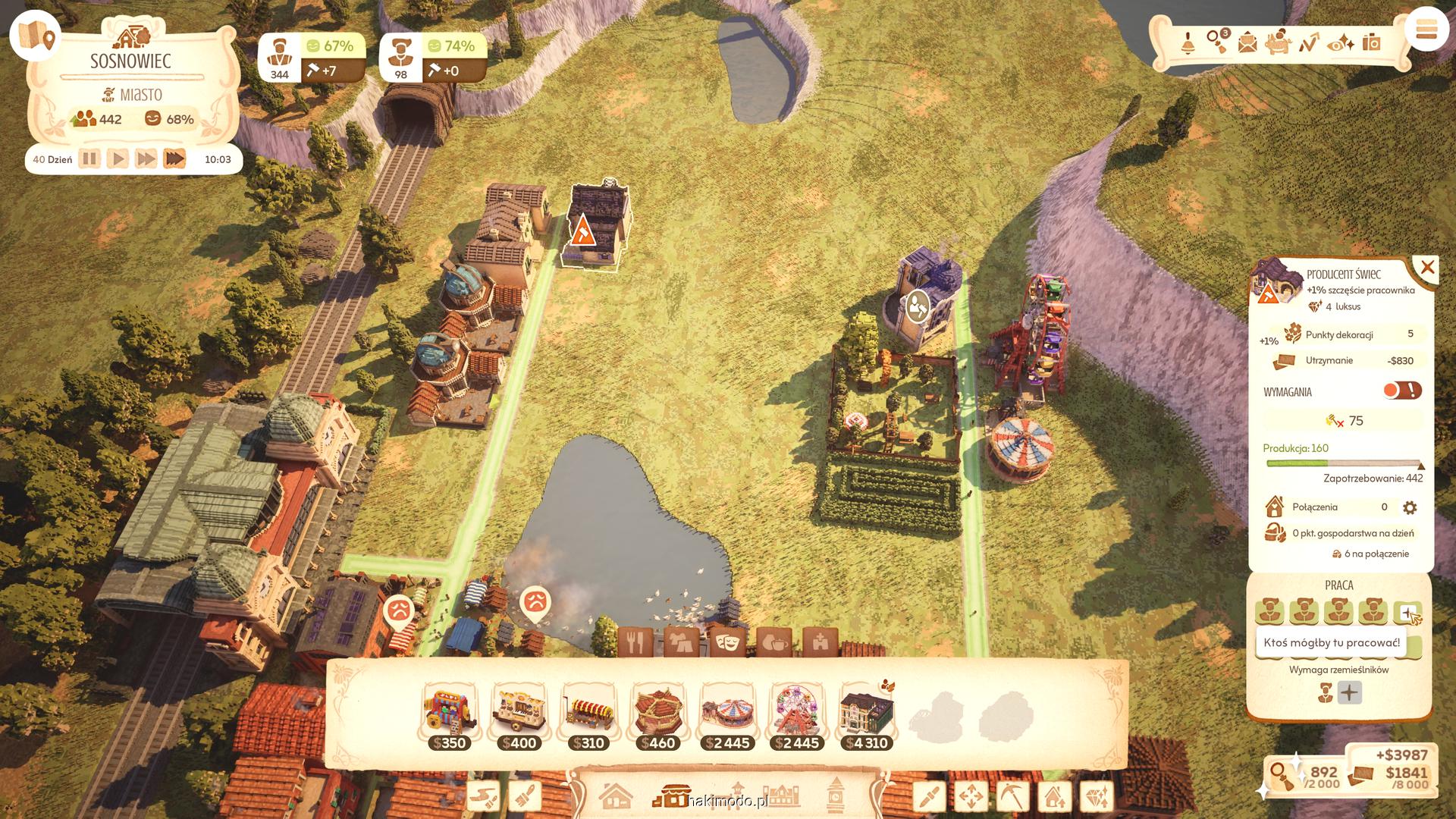Set game speed to fastest triple arrow

(174, 159)
